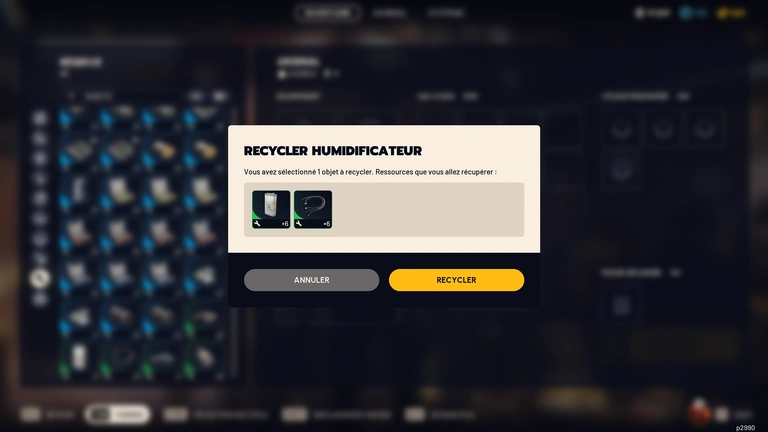Cancel recycling with the Annuler button
This screenshot has height=432, width=768.
[x=311, y=280]
